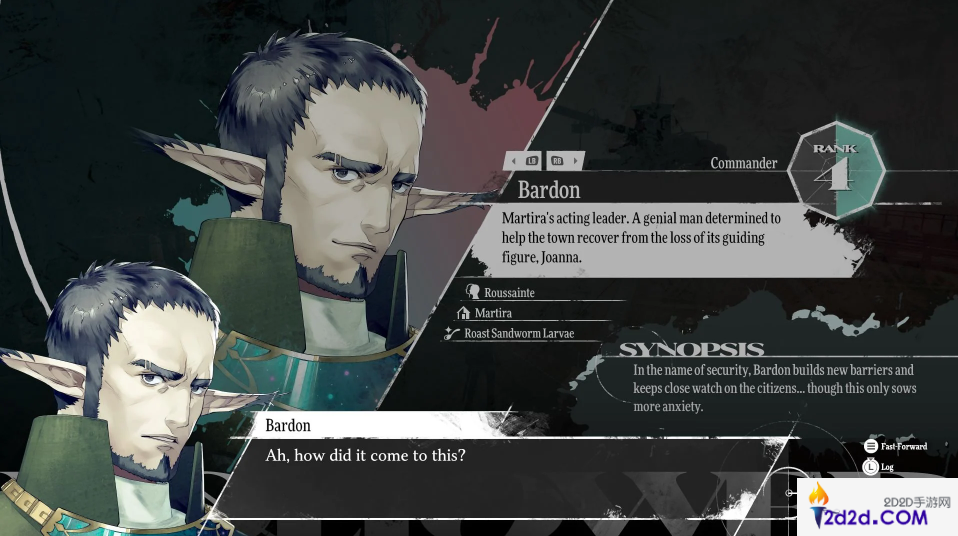The height and width of the screenshot is (536, 958).
Task: Show the next follower with the right arrow
Action: coord(577,160)
